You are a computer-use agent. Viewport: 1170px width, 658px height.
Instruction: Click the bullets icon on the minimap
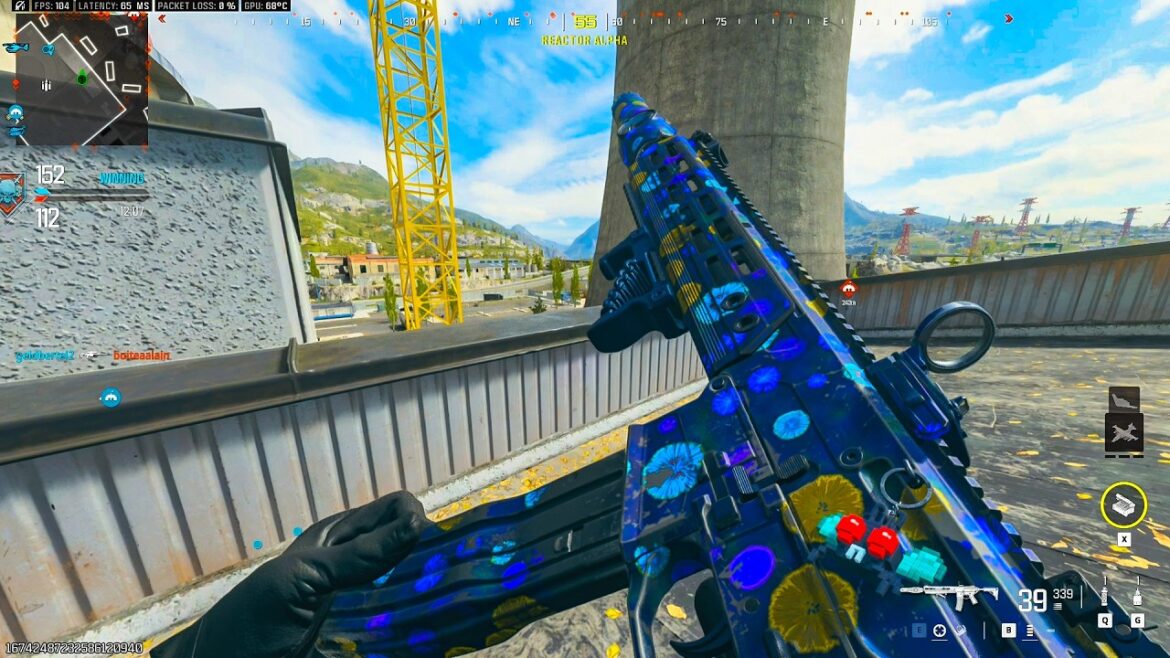(46, 86)
